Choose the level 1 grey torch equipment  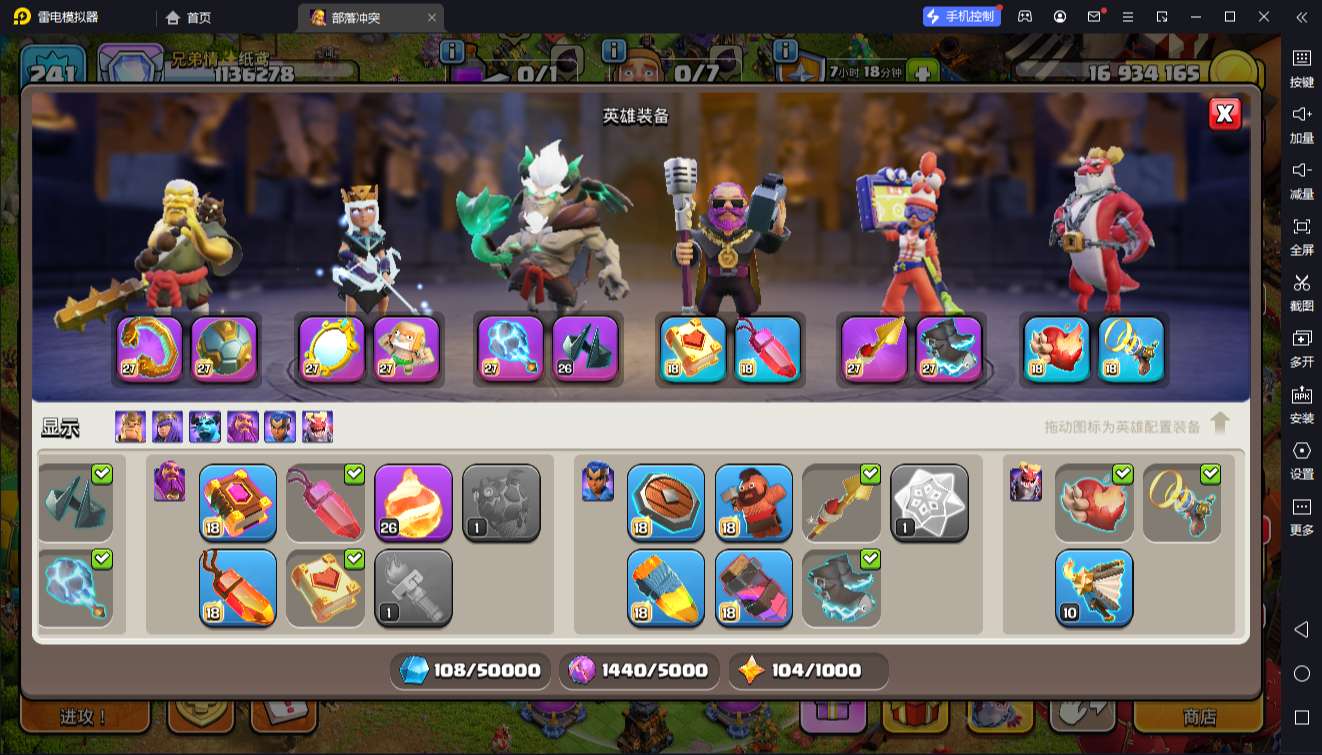click(413, 588)
